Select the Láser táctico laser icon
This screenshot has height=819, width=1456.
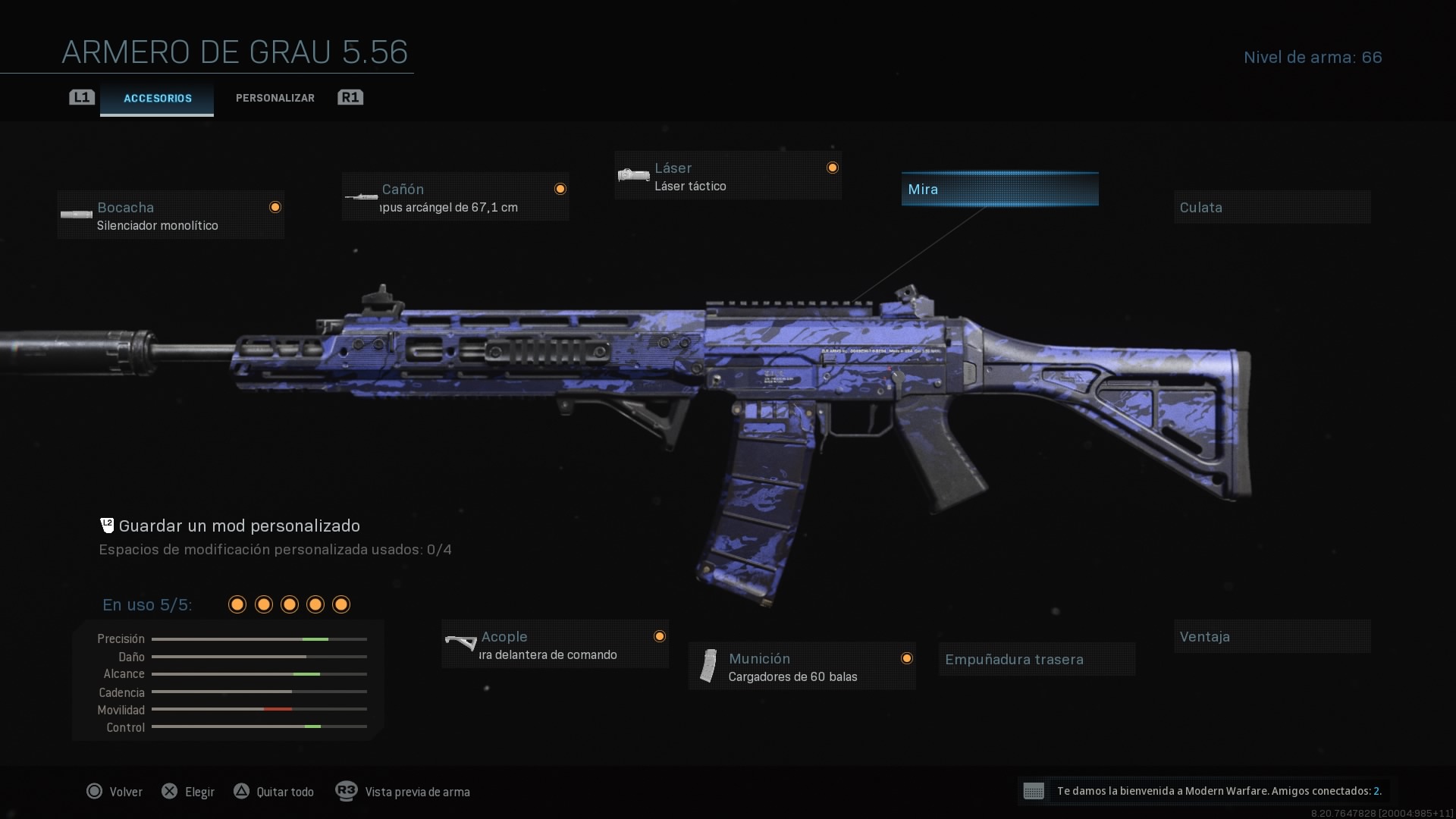tap(632, 175)
